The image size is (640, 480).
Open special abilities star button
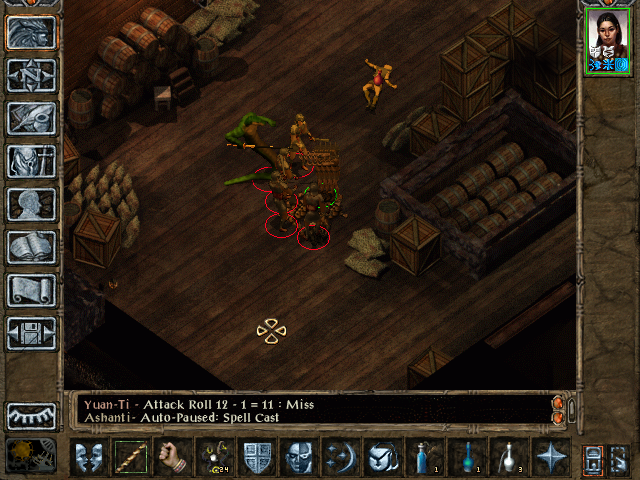[x=551, y=457]
